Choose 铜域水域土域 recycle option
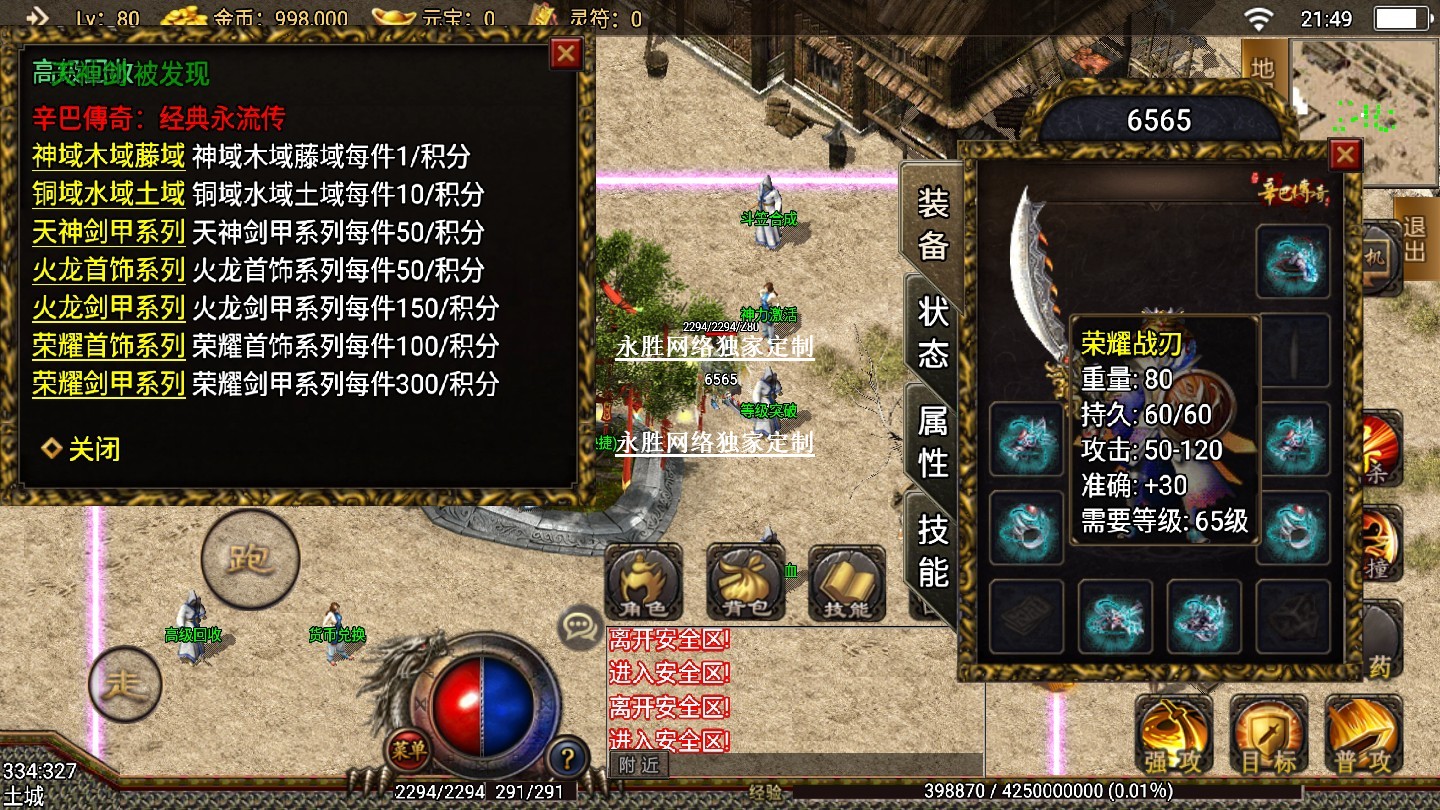 click(108, 194)
